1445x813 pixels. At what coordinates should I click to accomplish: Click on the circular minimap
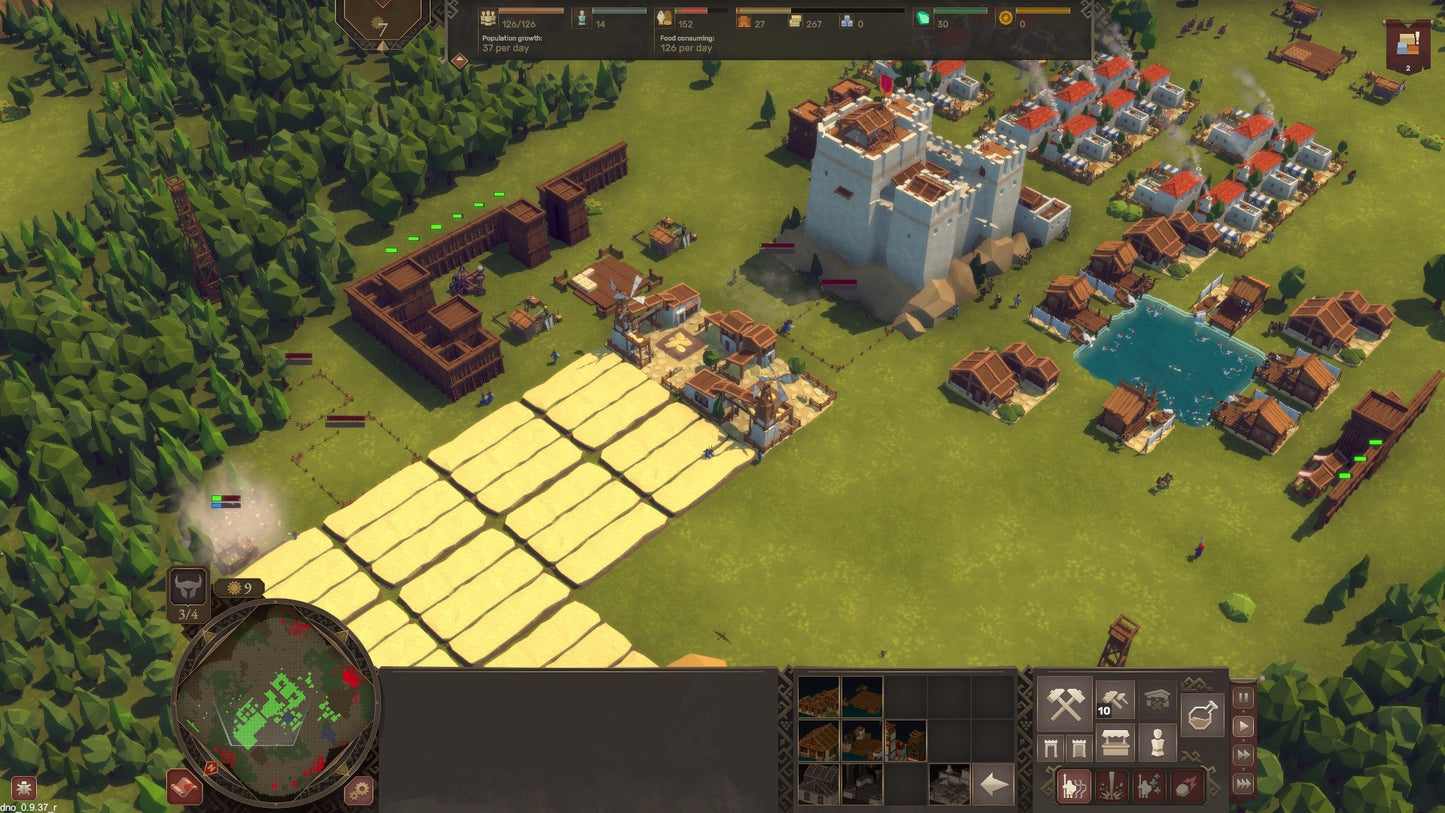click(275, 700)
